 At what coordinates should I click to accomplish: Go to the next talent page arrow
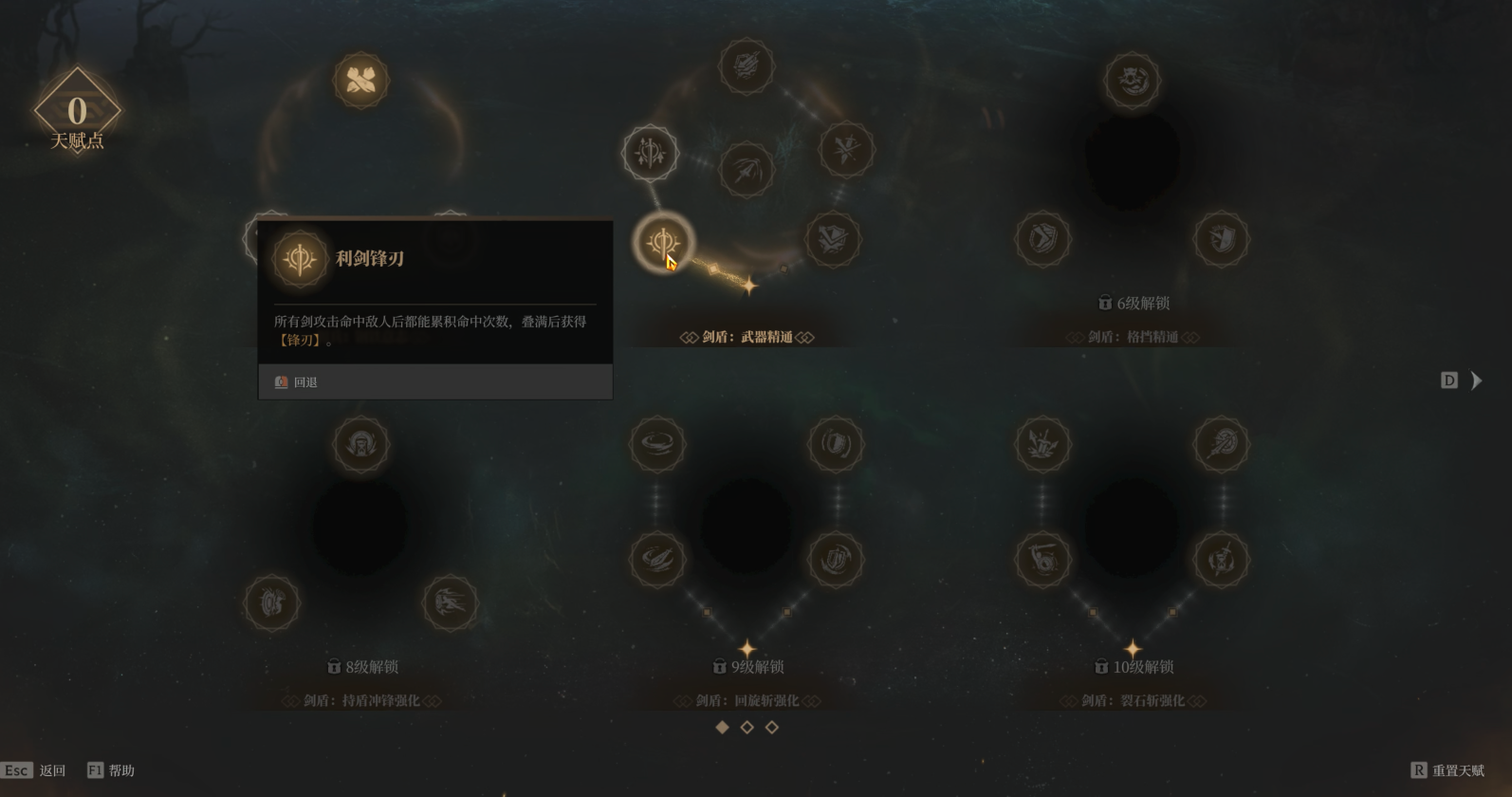[x=1476, y=380]
